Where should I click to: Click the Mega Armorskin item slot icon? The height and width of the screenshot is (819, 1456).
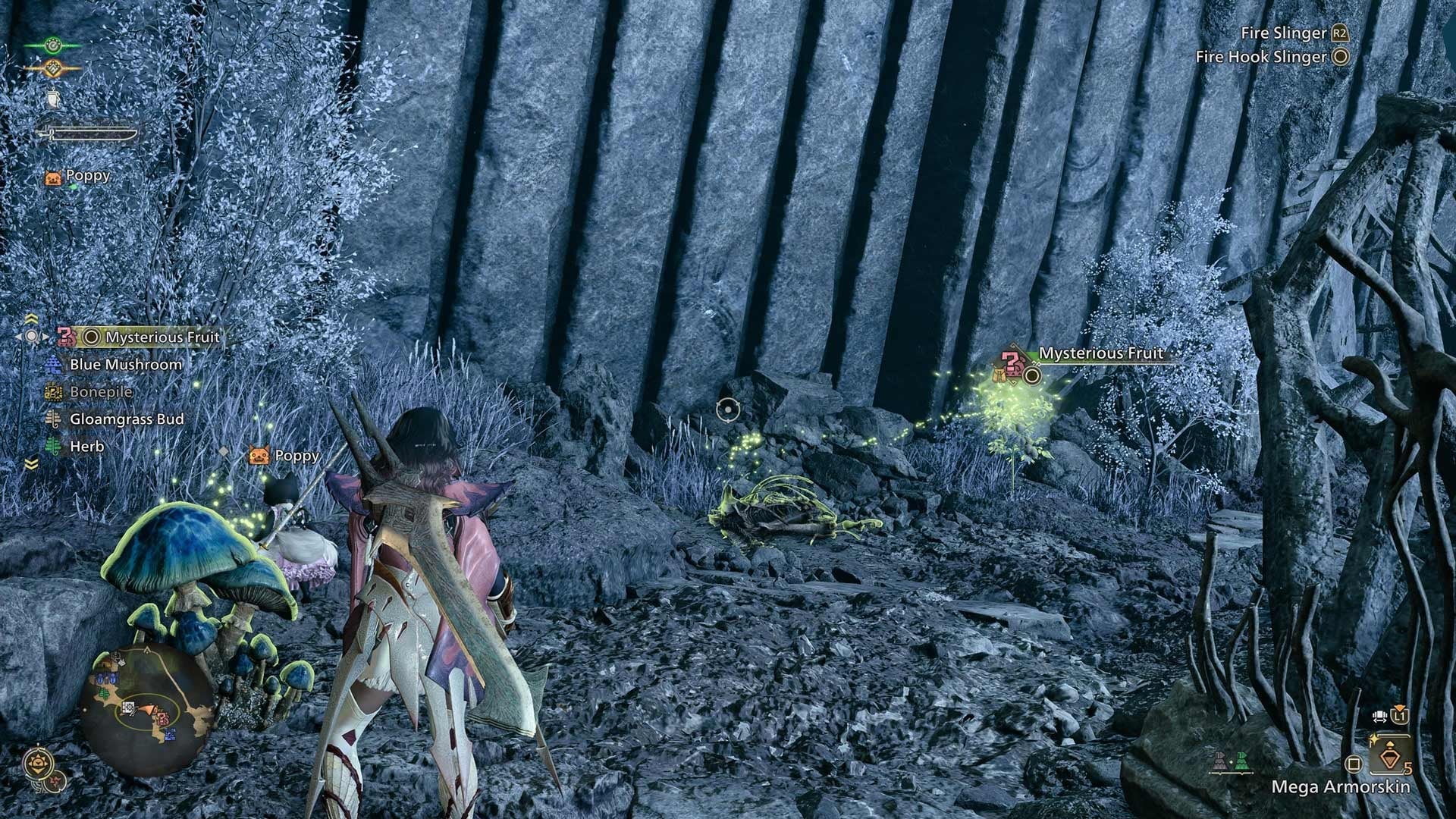1389,757
